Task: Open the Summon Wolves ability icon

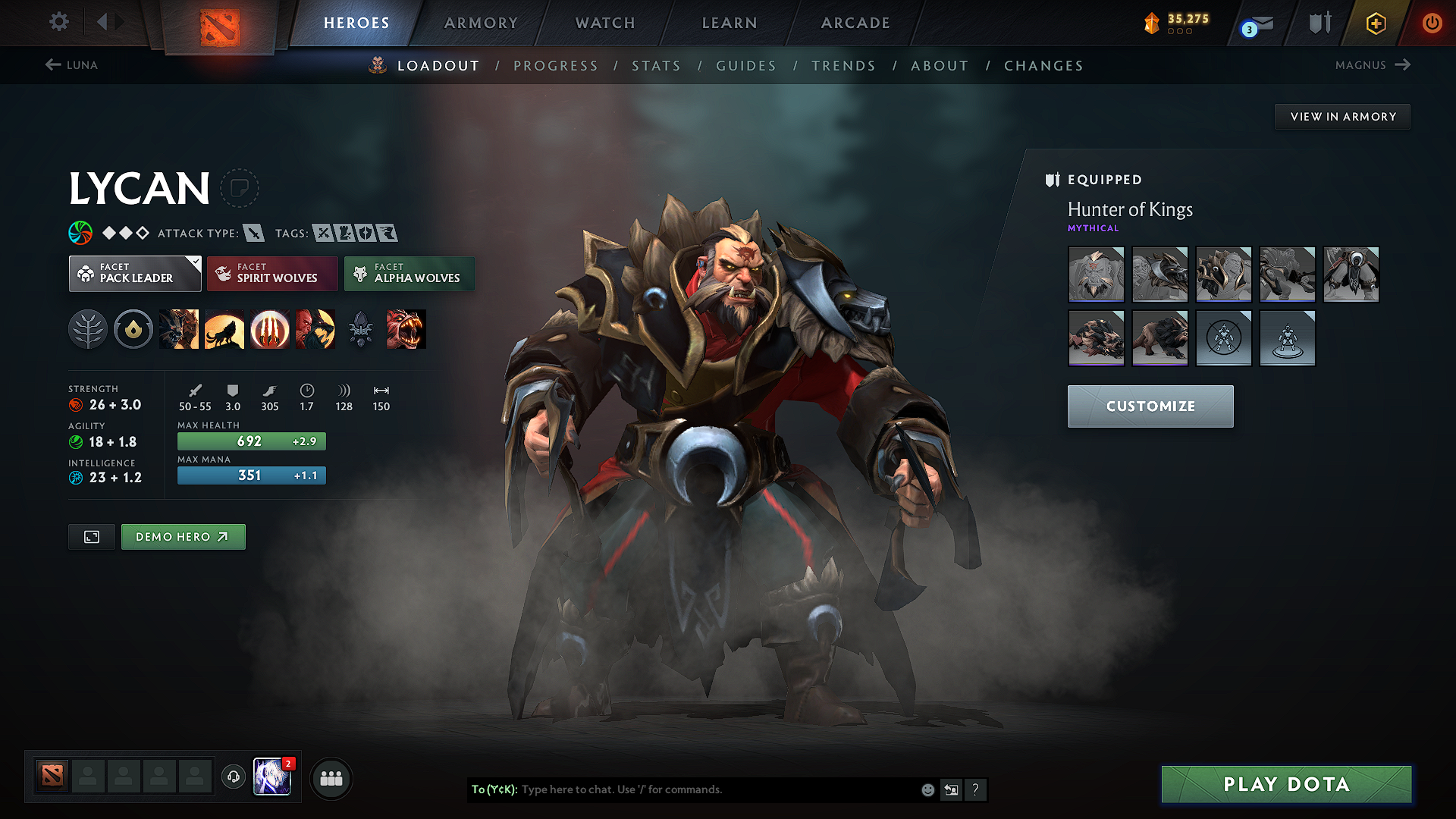Action: pos(179,329)
